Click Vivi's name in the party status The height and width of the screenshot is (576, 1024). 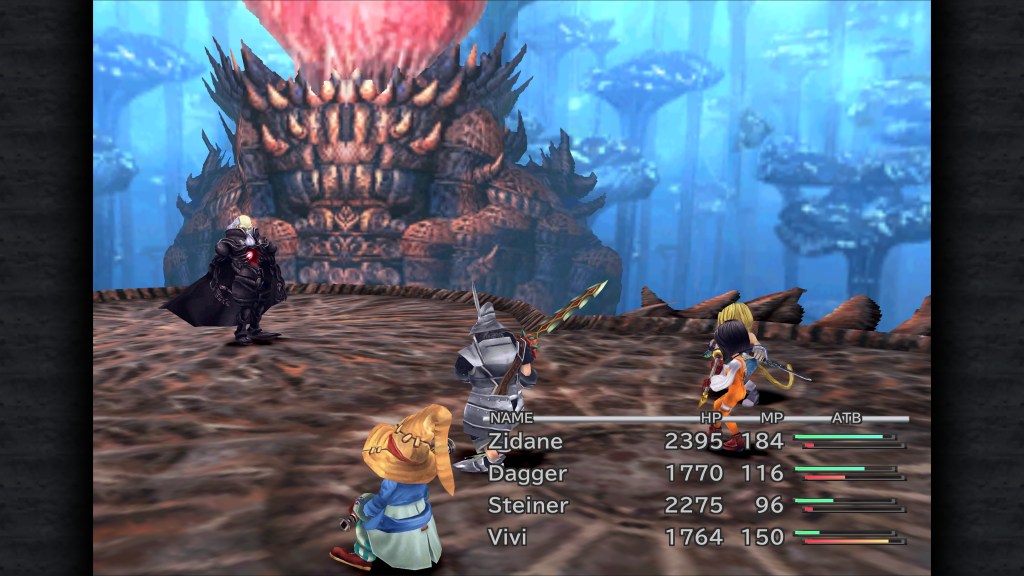point(507,537)
